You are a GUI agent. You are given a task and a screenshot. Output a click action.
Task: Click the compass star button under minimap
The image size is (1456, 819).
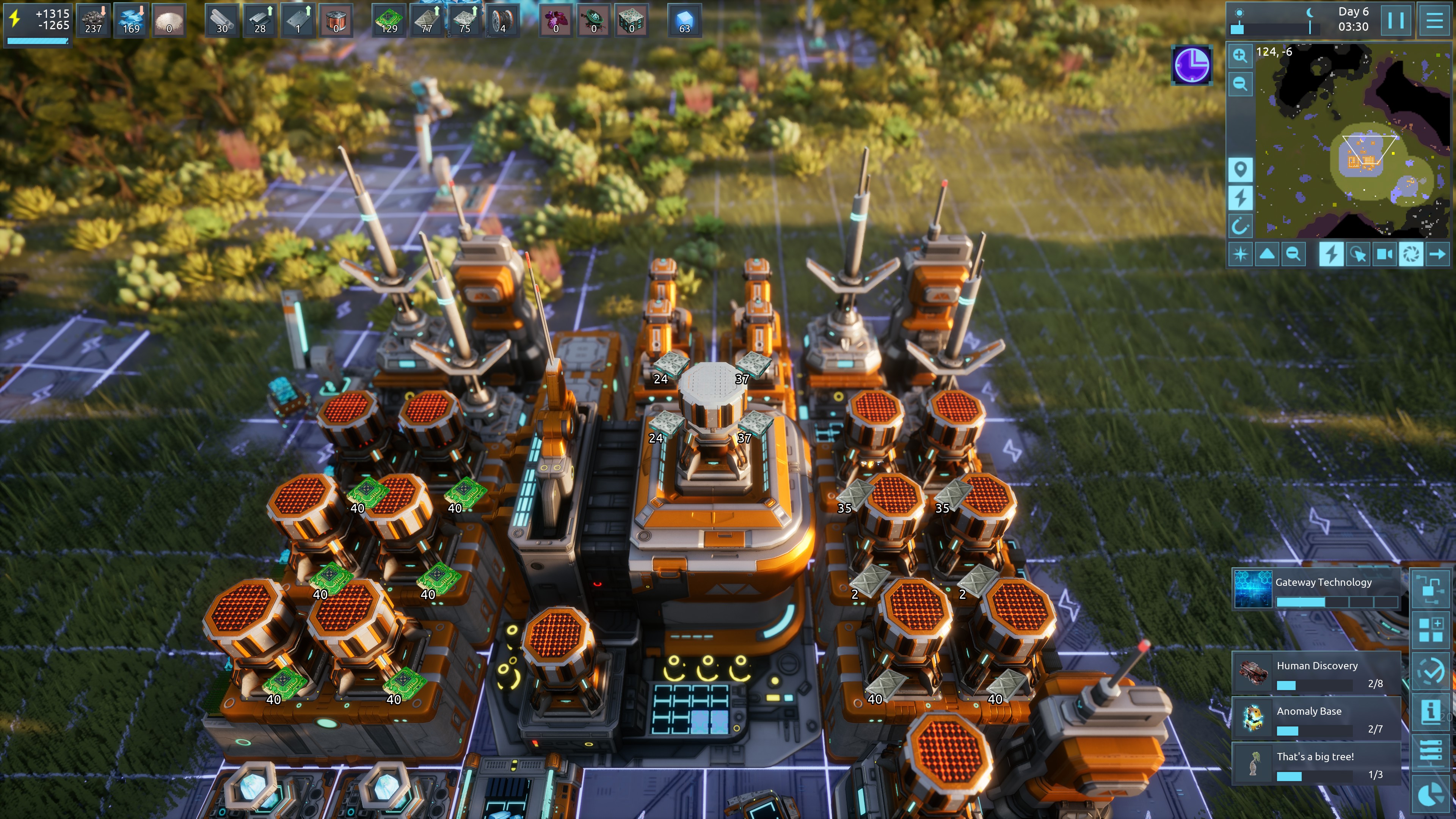[1240, 254]
